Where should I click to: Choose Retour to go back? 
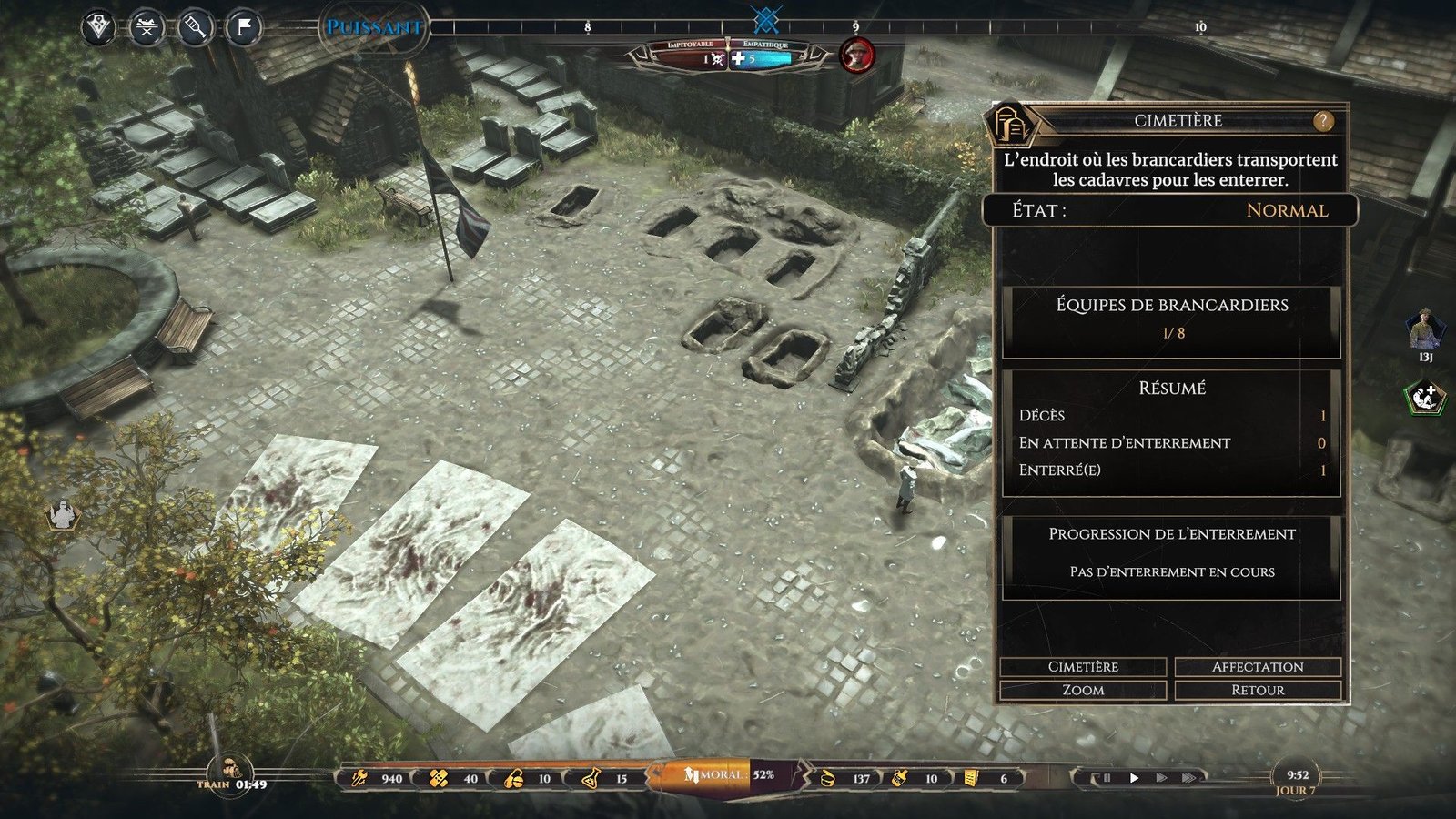[x=1258, y=691]
